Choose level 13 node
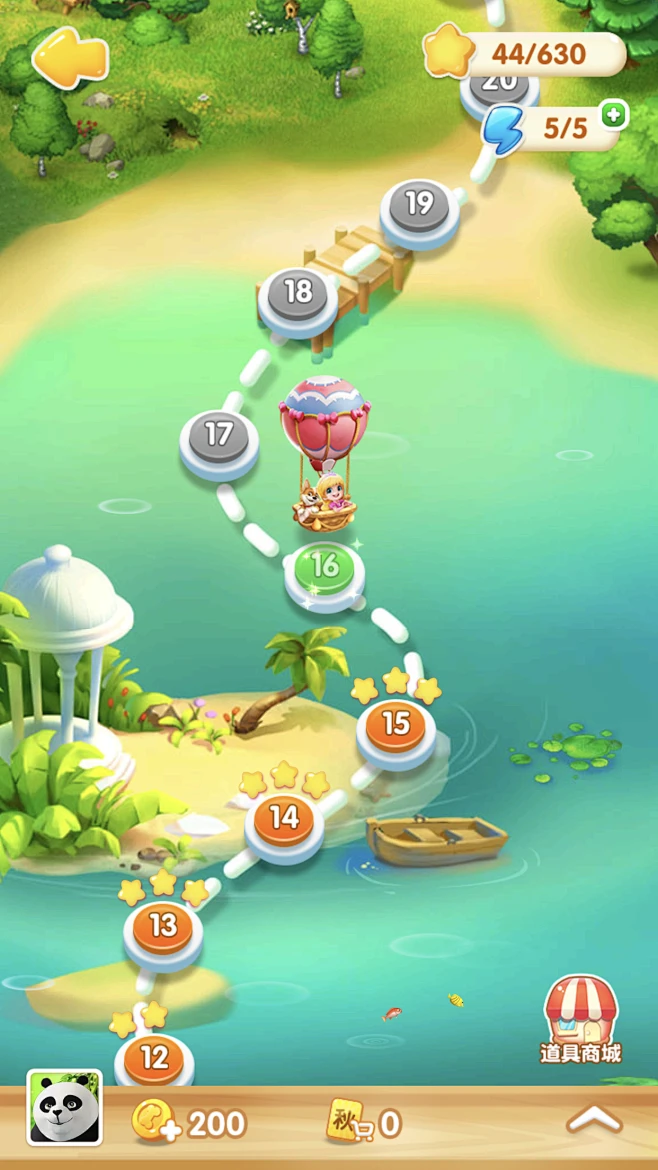Viewport: 658px width, 1170px height. tap(163, 927)
